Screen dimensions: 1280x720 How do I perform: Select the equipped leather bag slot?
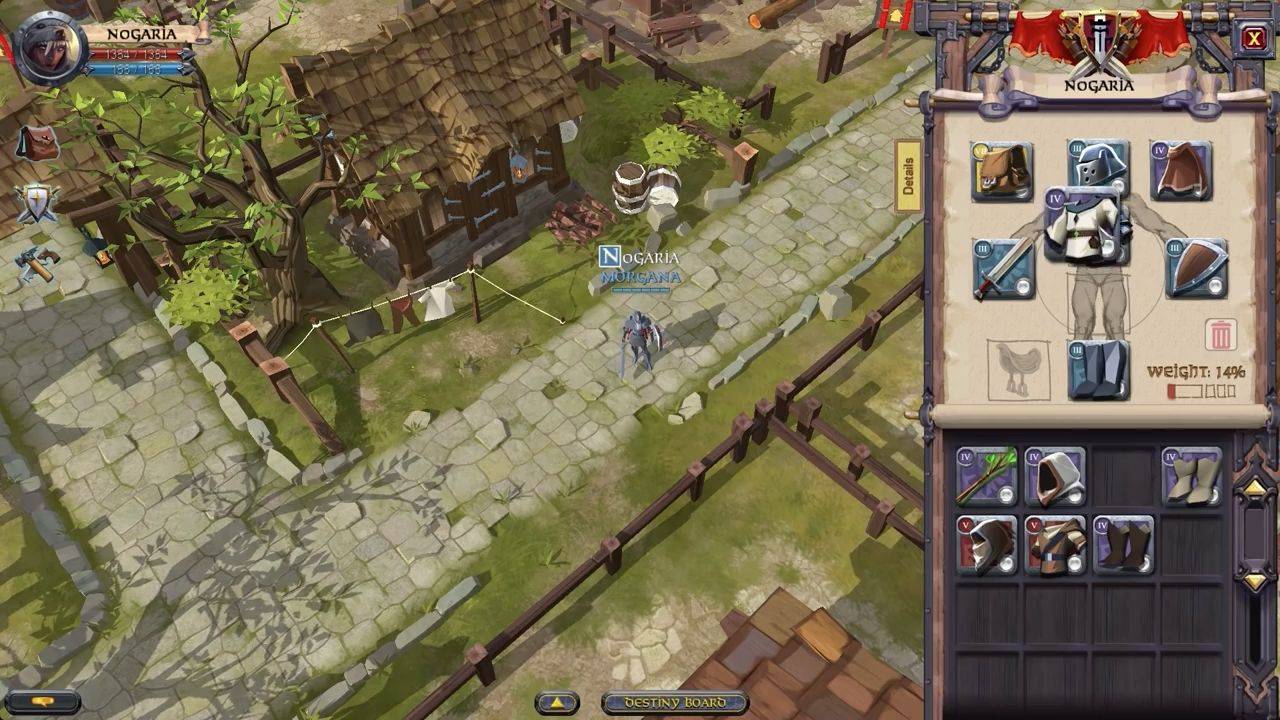[1002, 171]
